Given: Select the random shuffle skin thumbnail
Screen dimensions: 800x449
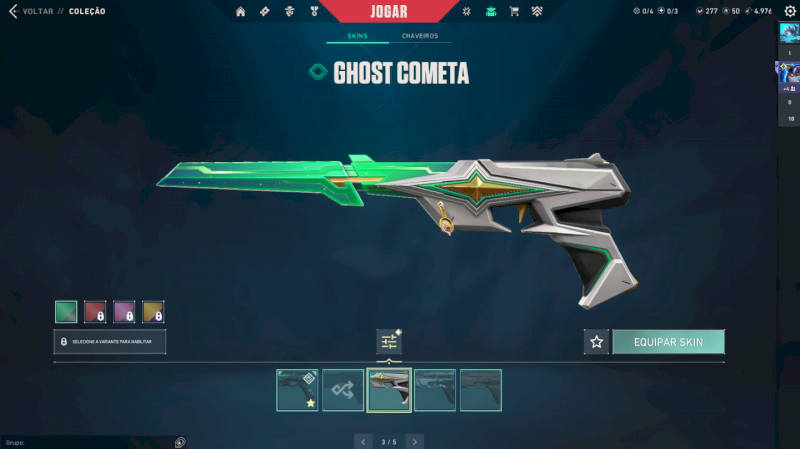Looking at the screenshot, I should (x=343, y=390).
